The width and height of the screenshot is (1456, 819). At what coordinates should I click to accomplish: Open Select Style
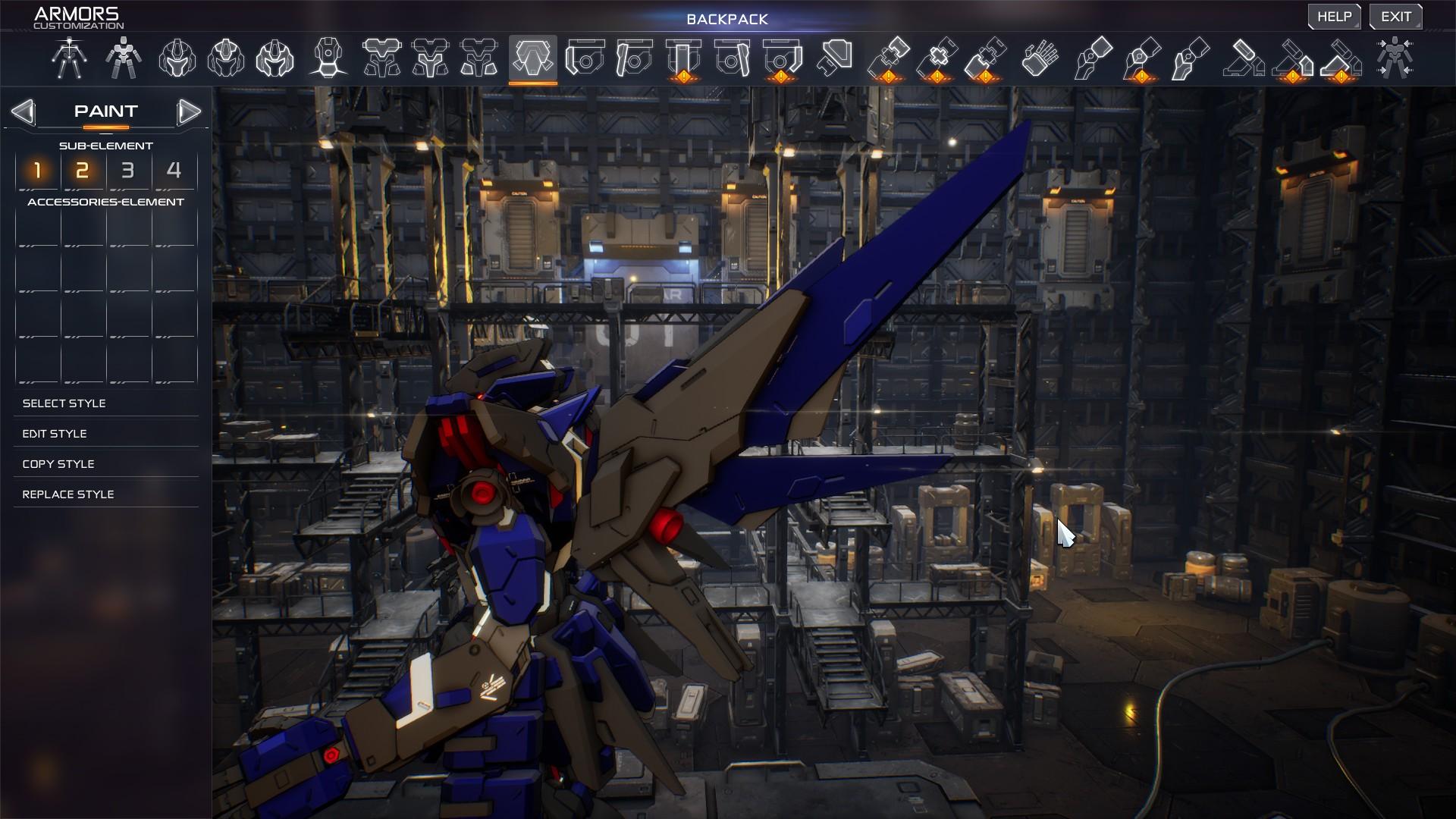click(64, 403)
